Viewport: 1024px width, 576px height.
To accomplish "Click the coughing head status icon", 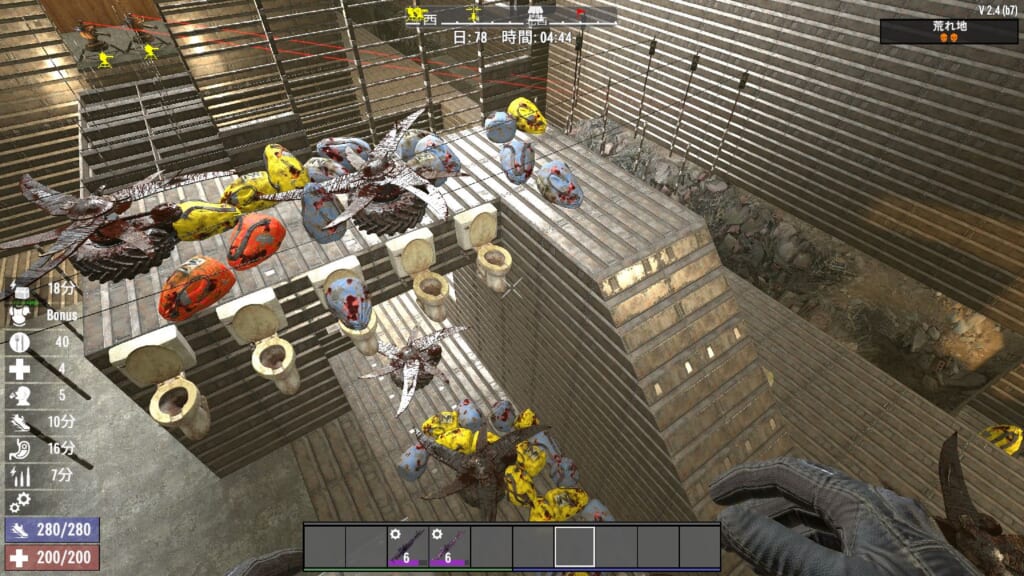I will 19,394.
